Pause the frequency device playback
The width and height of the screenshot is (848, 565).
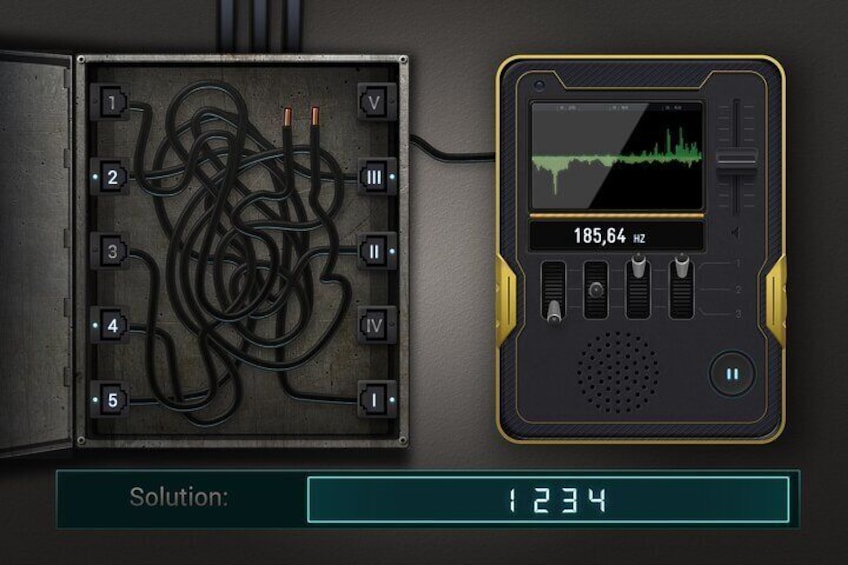pos(732,375)
